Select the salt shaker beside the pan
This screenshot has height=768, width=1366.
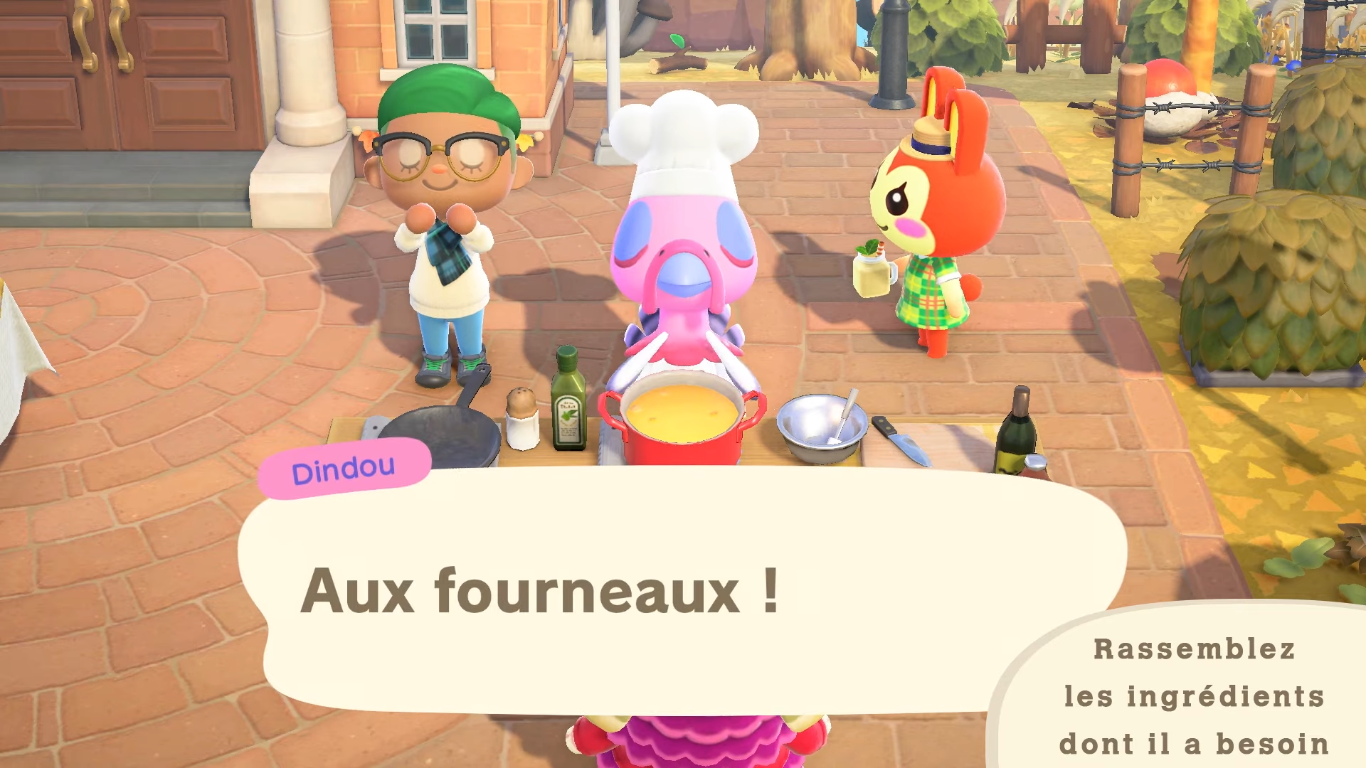[x=521, y=420]
